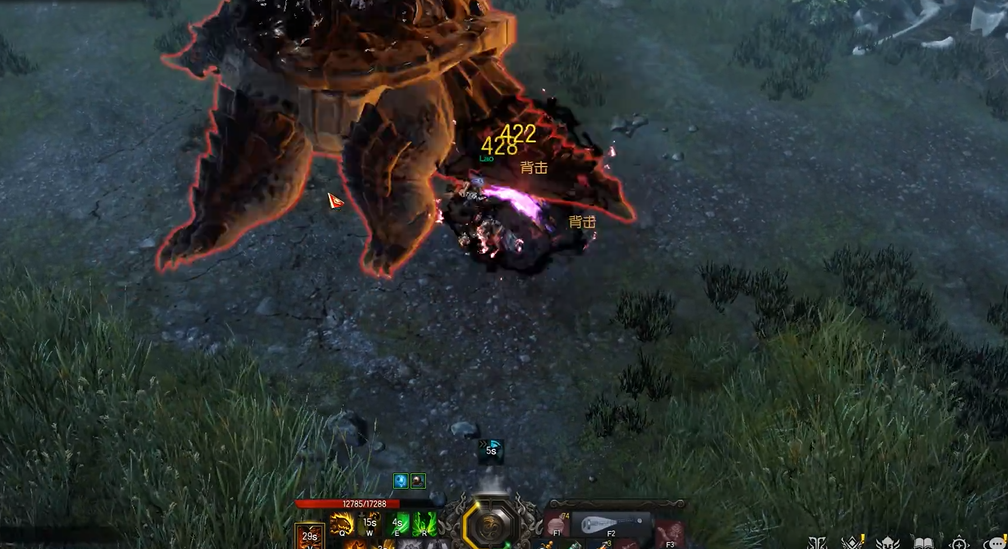Inspect the red orb buff icon
This screenshot has height=549, width=1008.
click(418, 480)
